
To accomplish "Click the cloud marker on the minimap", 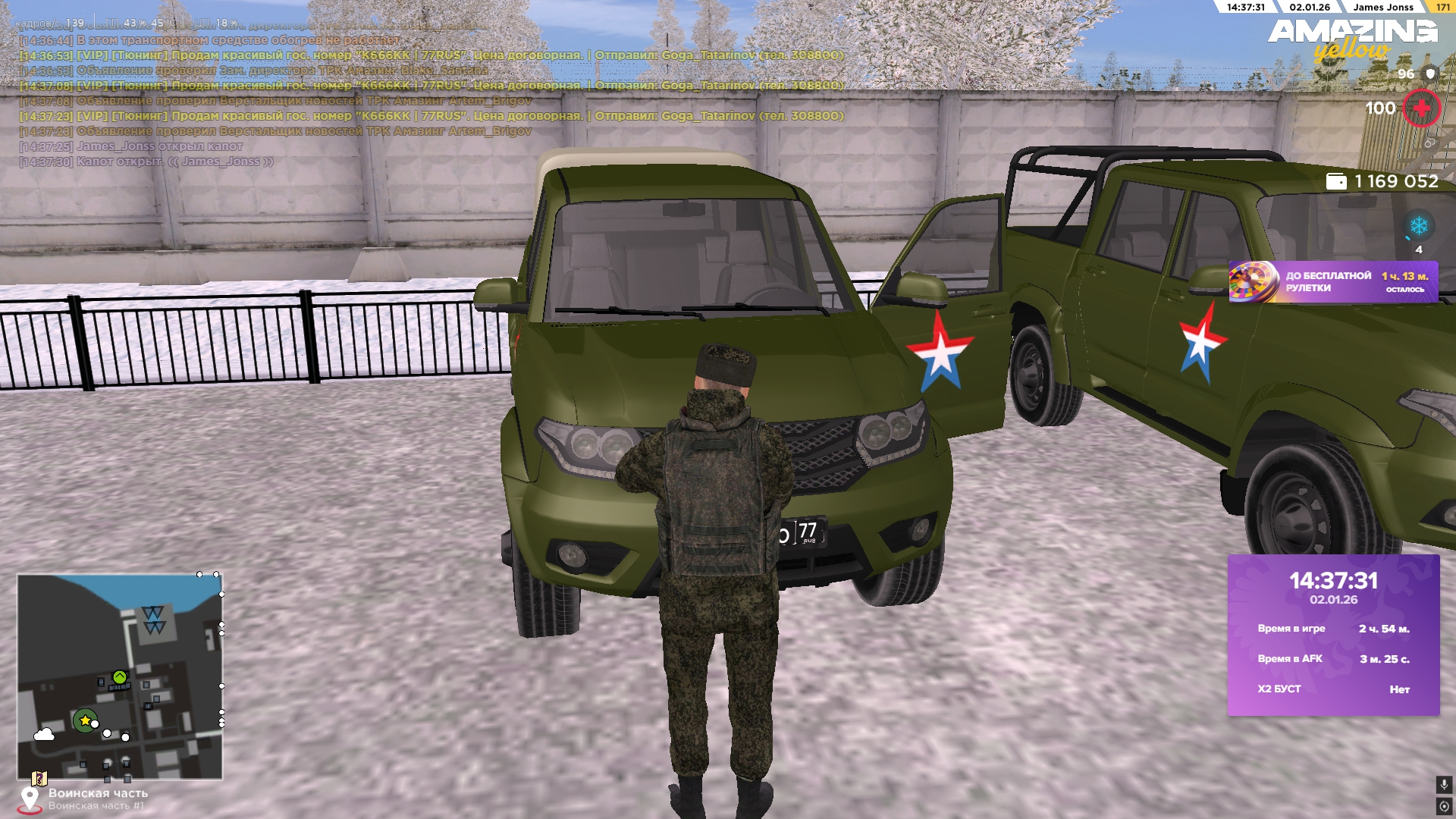I will (x=44, y=734).
